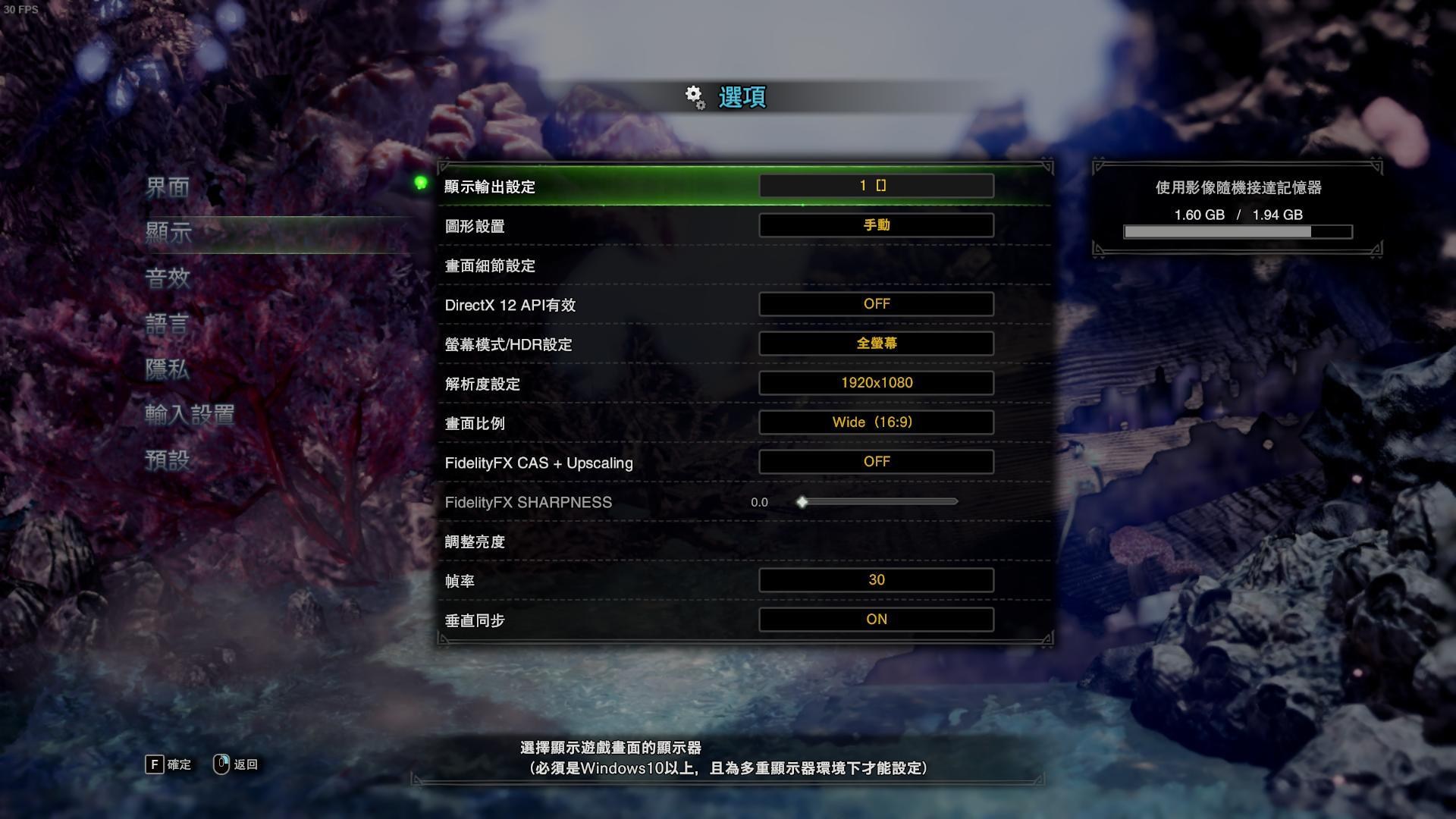Click the mouse 返回 back icon
The width and height of the screenshot is (1456, 819).
pos(221,764)
